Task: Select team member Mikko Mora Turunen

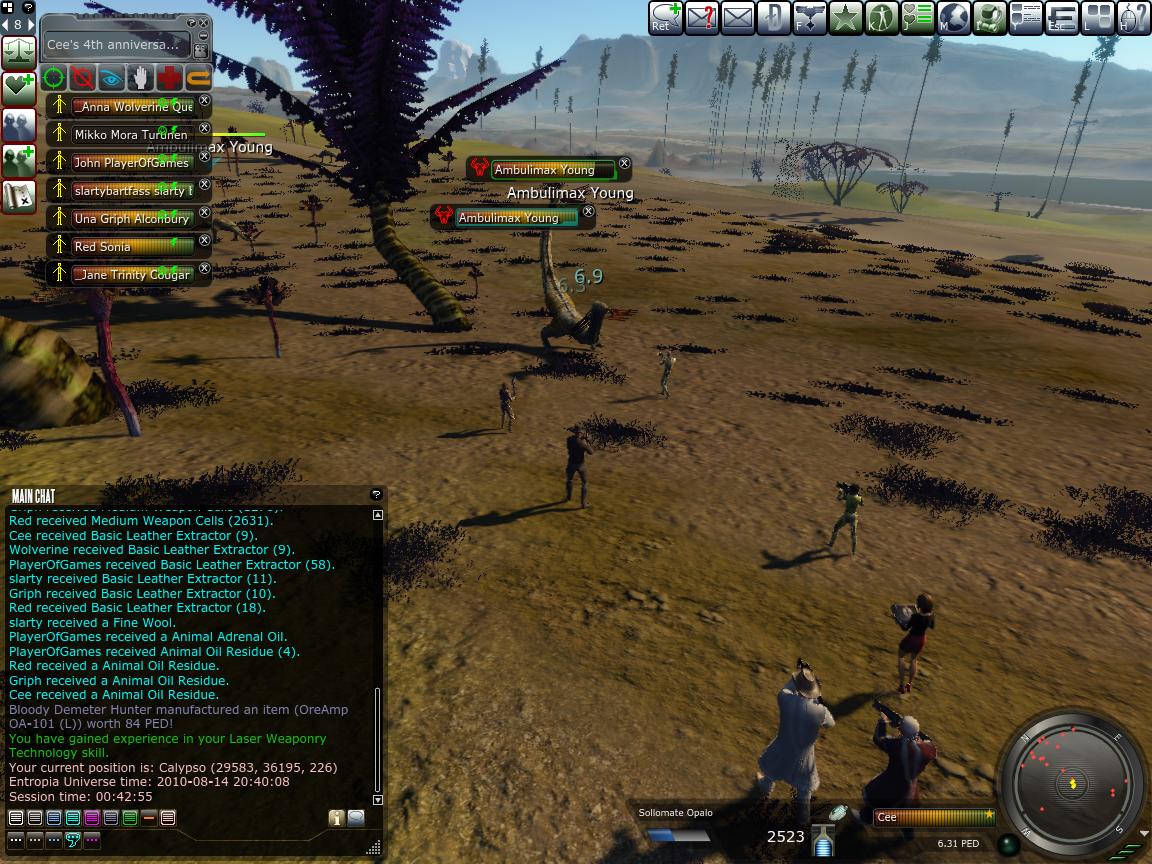Action: [x=130, y=134]
